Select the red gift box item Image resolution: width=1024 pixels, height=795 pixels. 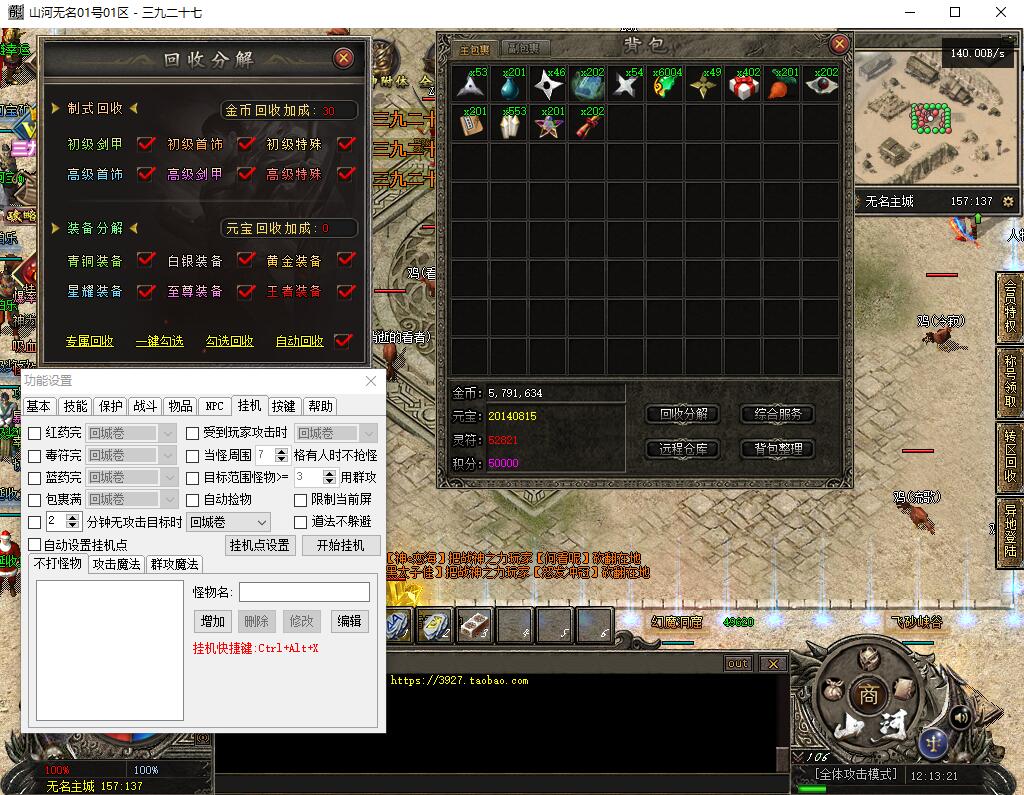pyautogui.click(x=743, y=86)
